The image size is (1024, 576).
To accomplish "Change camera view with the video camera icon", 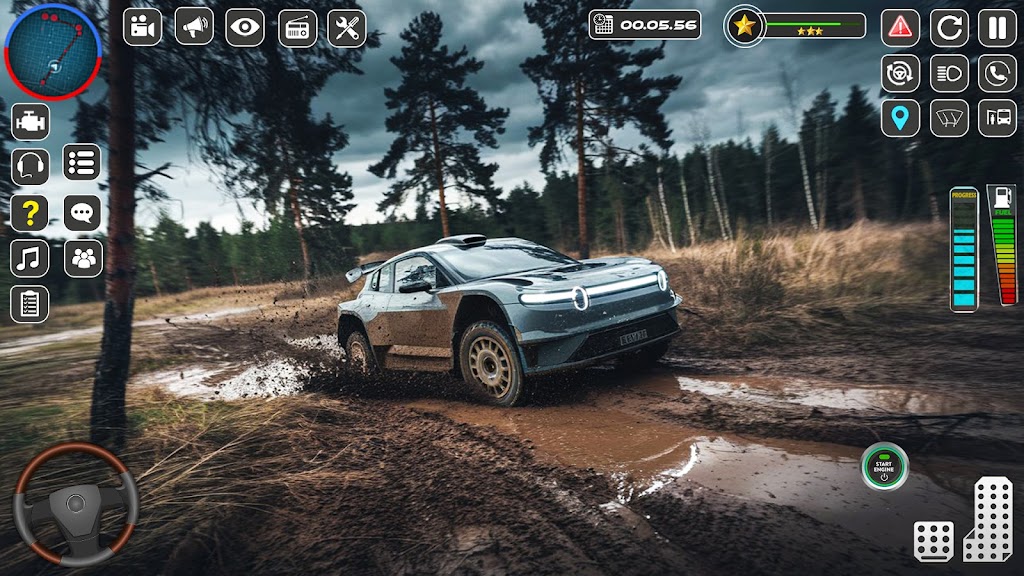I will (x=142, y=27).
